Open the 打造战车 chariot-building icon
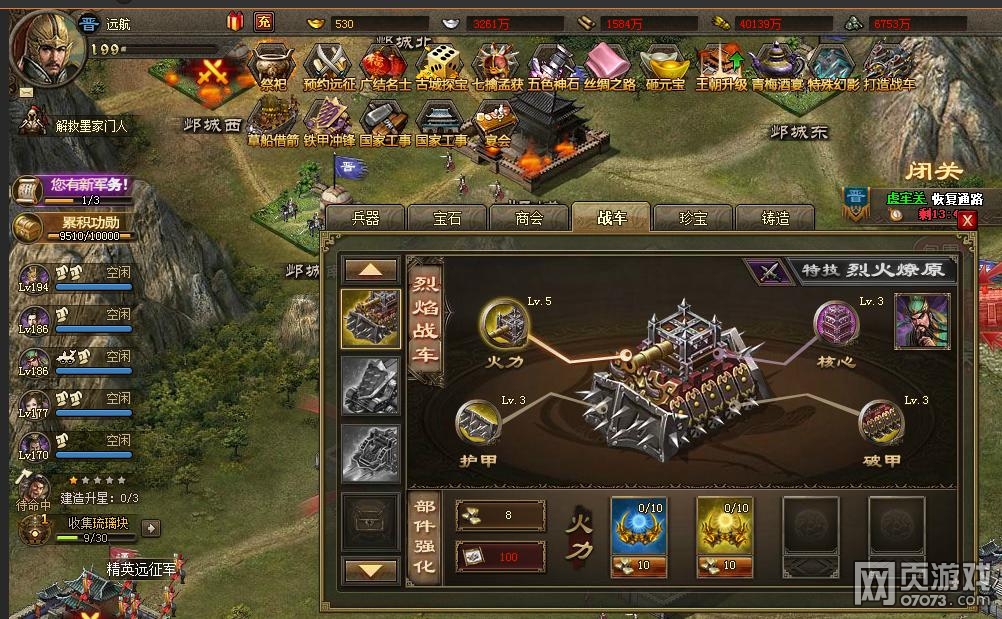The image size is (1002, 619). coord(889,62)
